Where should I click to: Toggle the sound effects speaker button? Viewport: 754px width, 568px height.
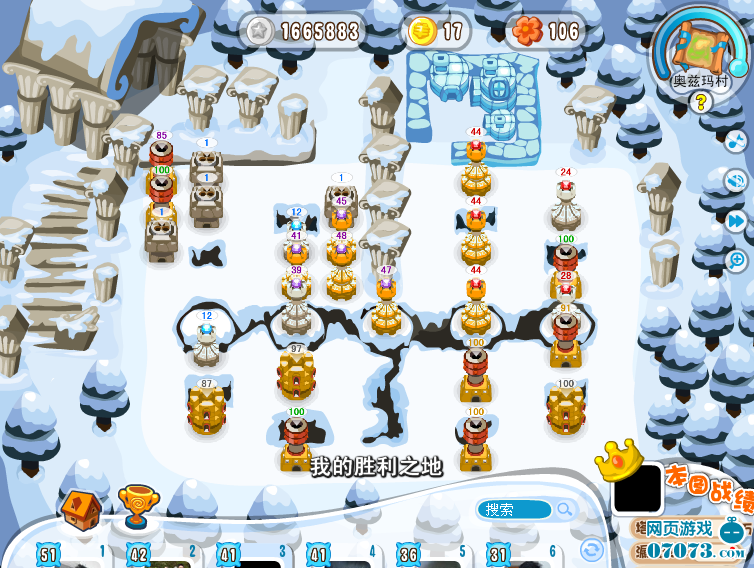click(737, 181)
